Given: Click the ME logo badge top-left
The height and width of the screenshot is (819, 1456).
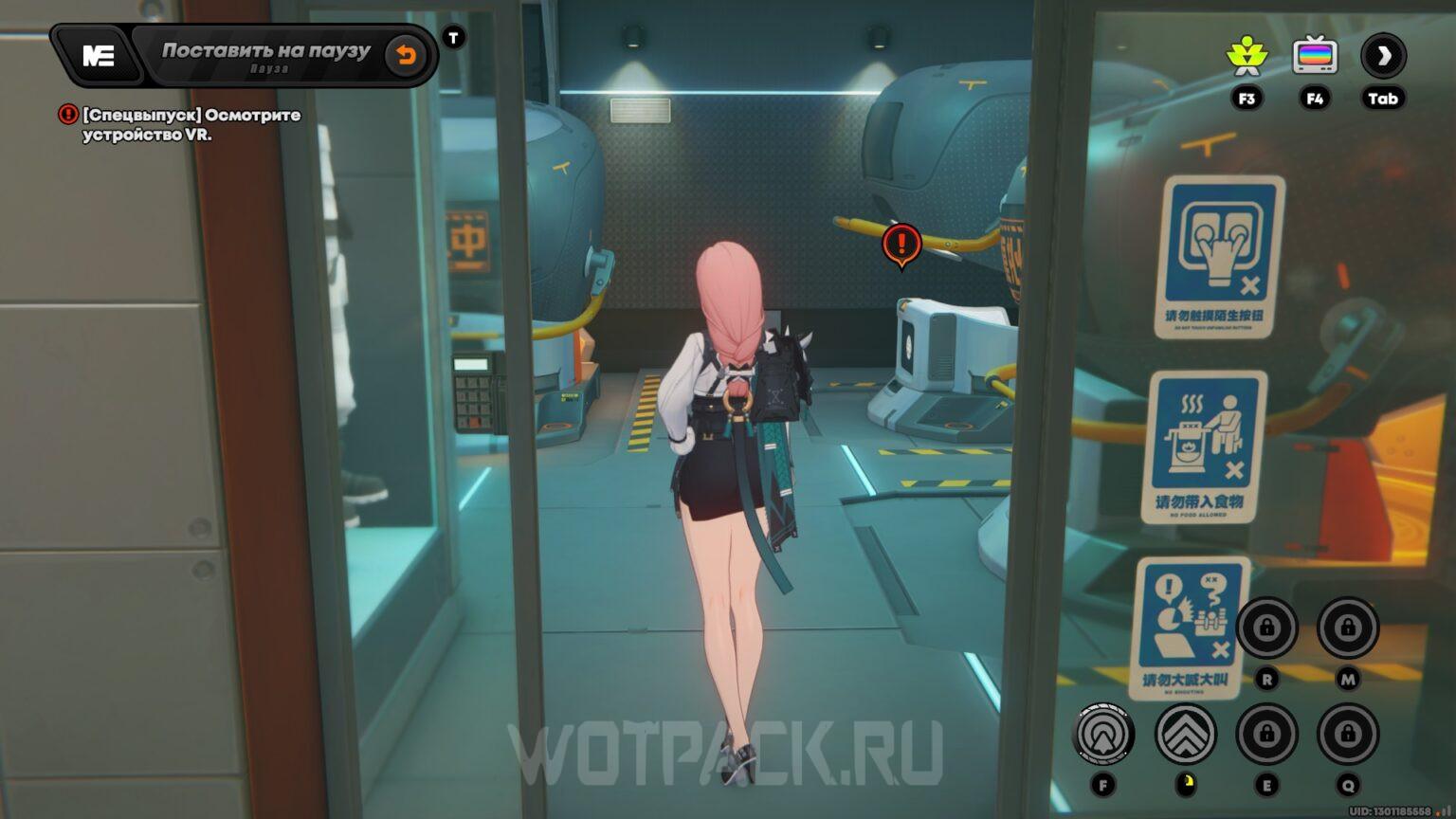Looking at the screenshot, I should pos(99,54).
